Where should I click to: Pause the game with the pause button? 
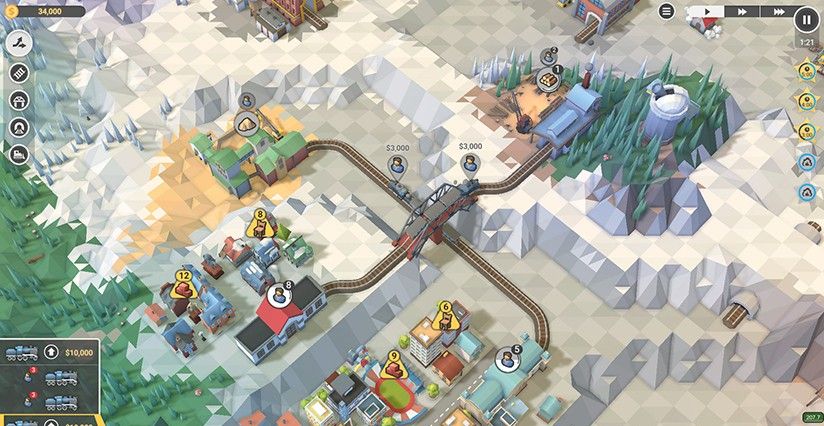click(x=806, y=18)
